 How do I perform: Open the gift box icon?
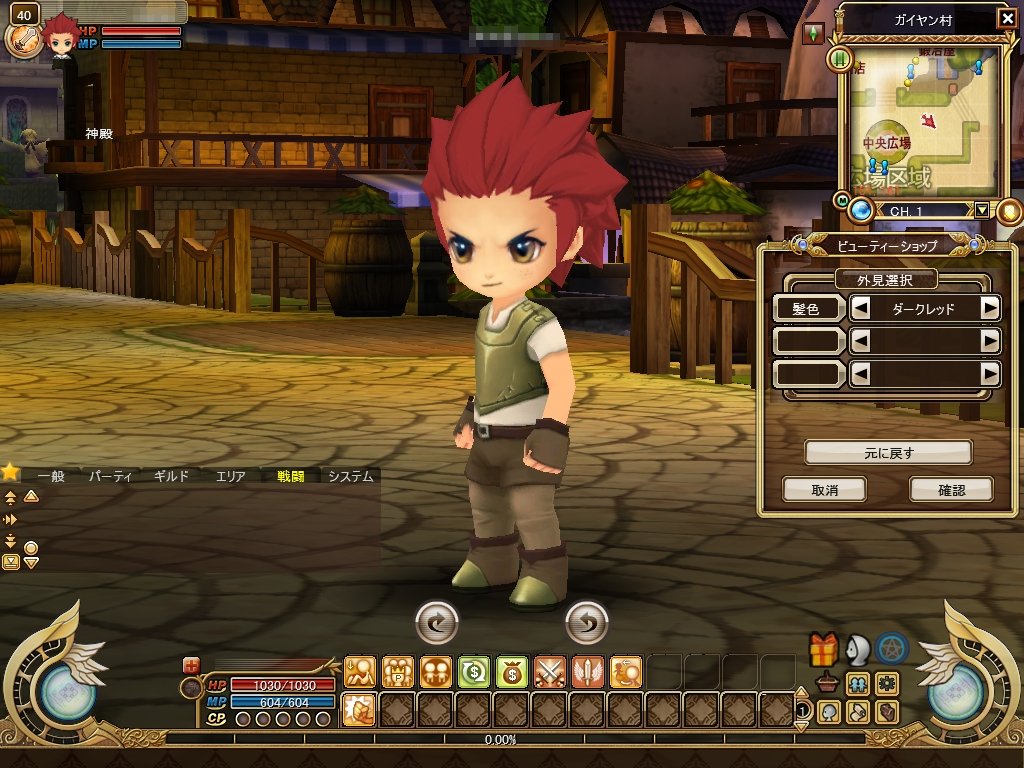pyautogui.click(x=824, y=649)
